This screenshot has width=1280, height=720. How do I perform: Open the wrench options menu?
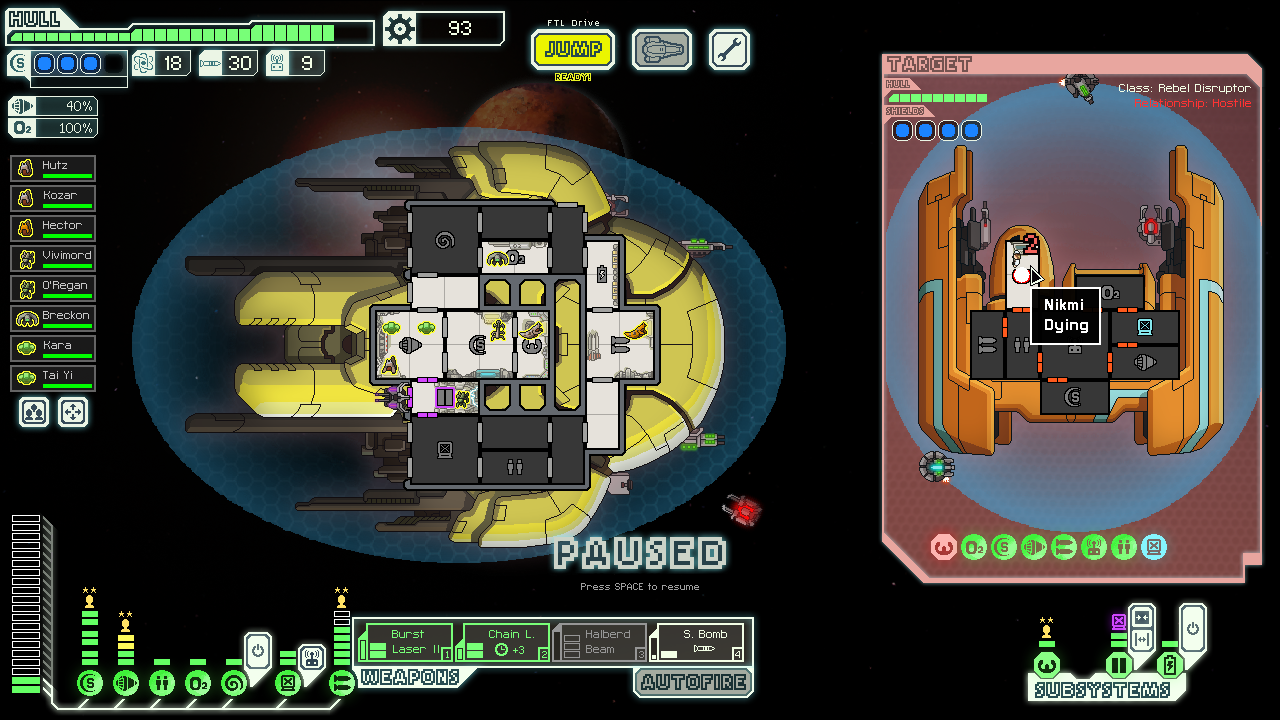729,49
